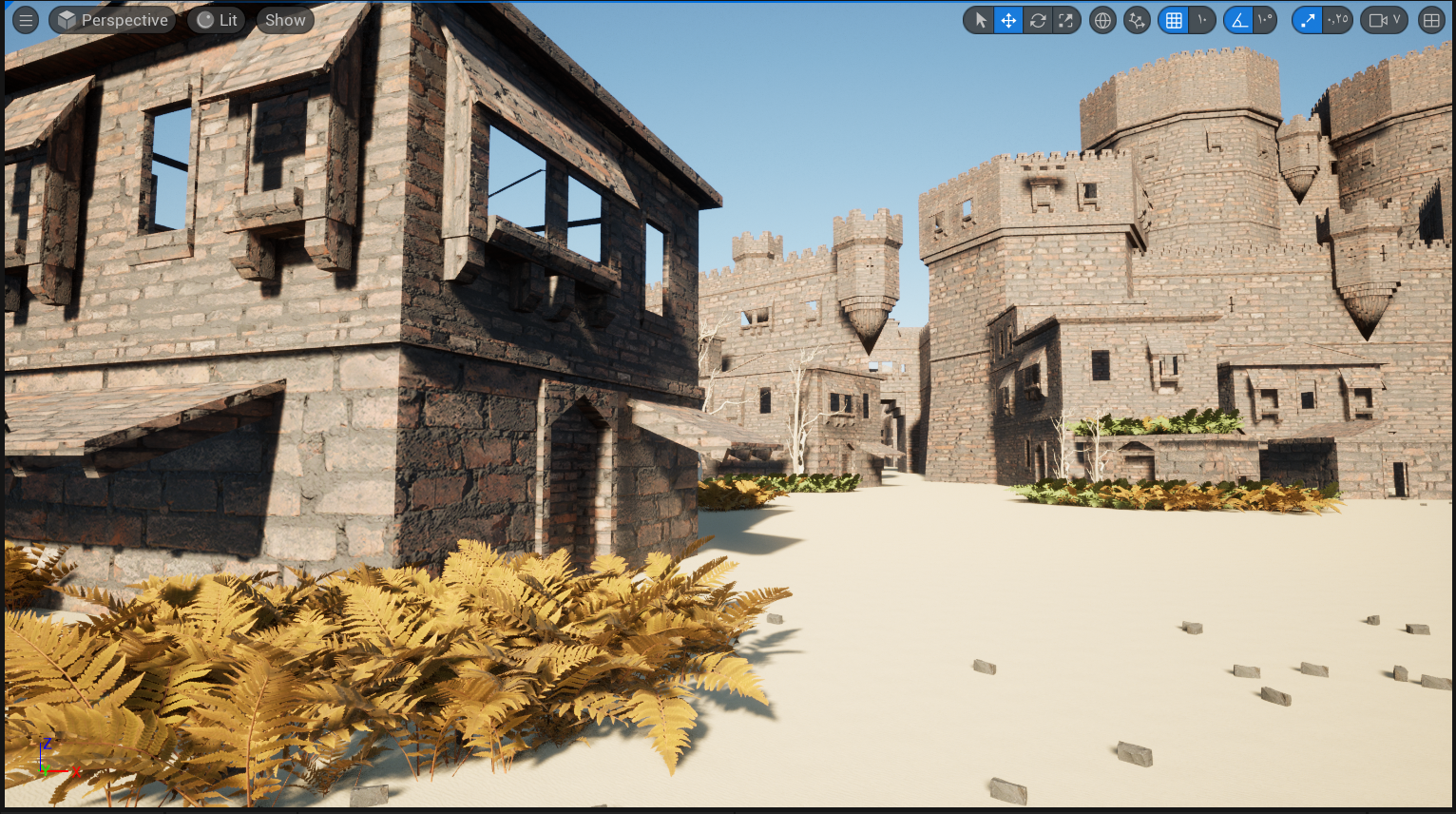This screenshot has width=1456, height=814.
Task: Open the Perspective view mode dropdown
Action: pyautogui.click(x=112, y=20)
